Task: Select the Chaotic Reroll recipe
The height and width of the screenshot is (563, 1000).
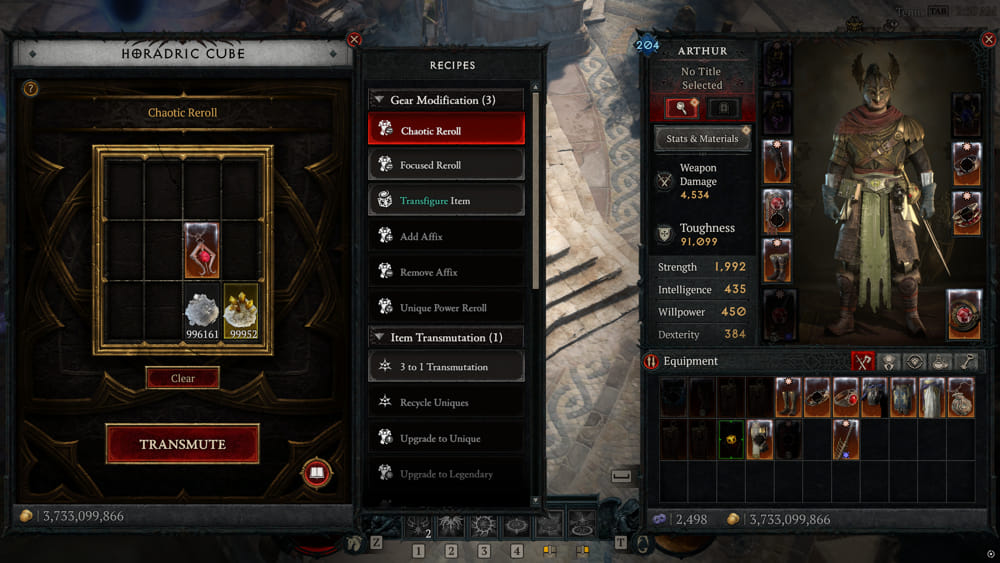Action: point(446,130)
